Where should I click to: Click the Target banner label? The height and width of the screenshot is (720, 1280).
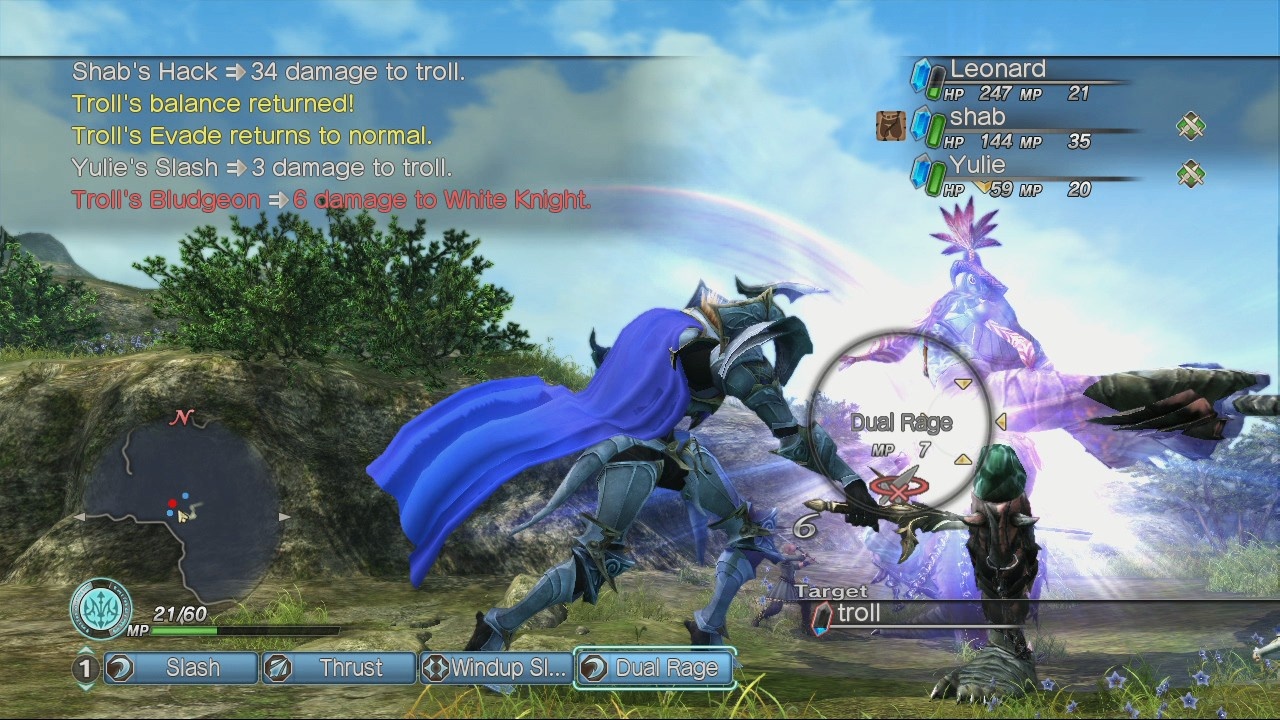831,592
